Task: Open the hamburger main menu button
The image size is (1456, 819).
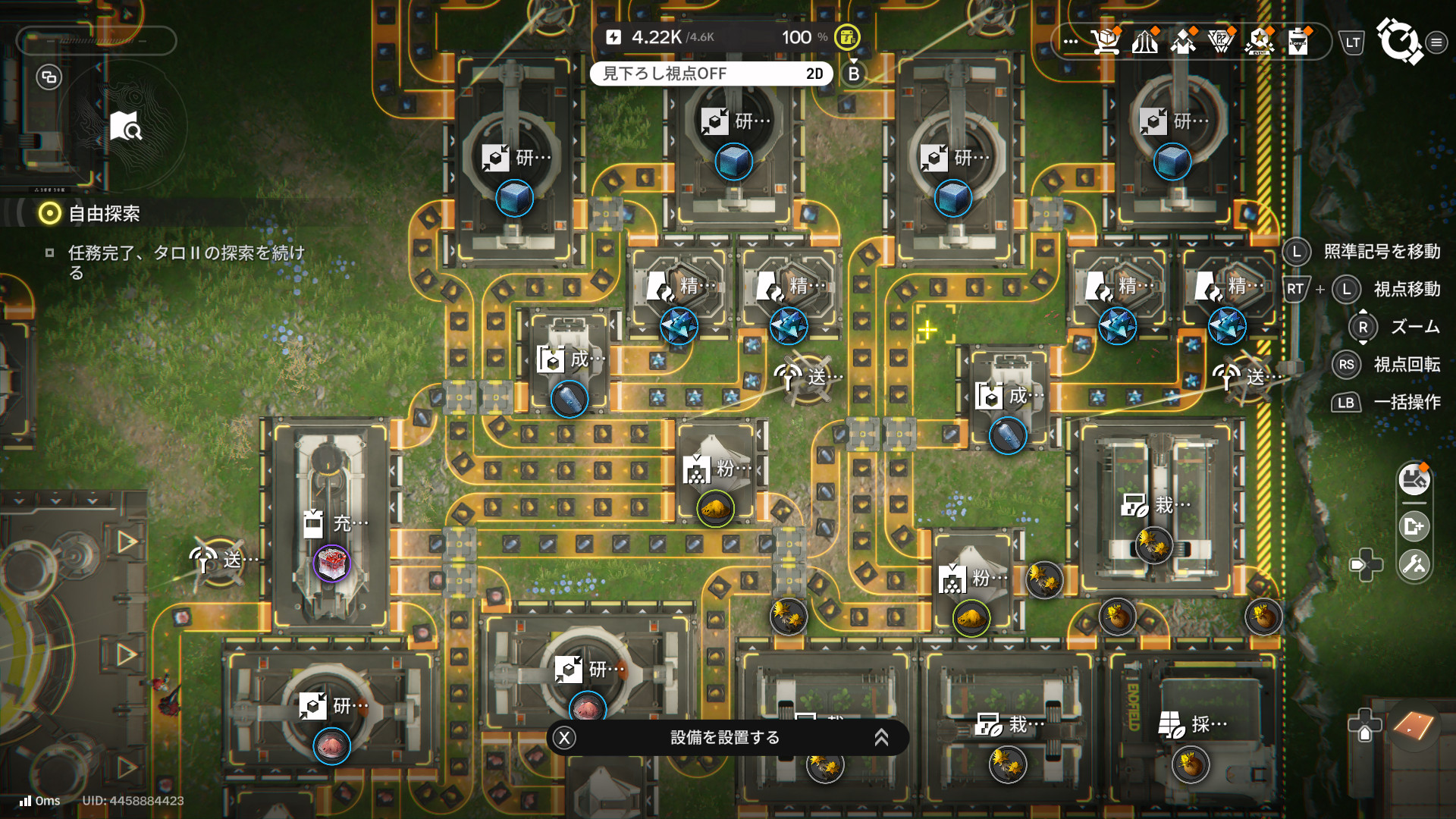Action: pos(1436,42)
